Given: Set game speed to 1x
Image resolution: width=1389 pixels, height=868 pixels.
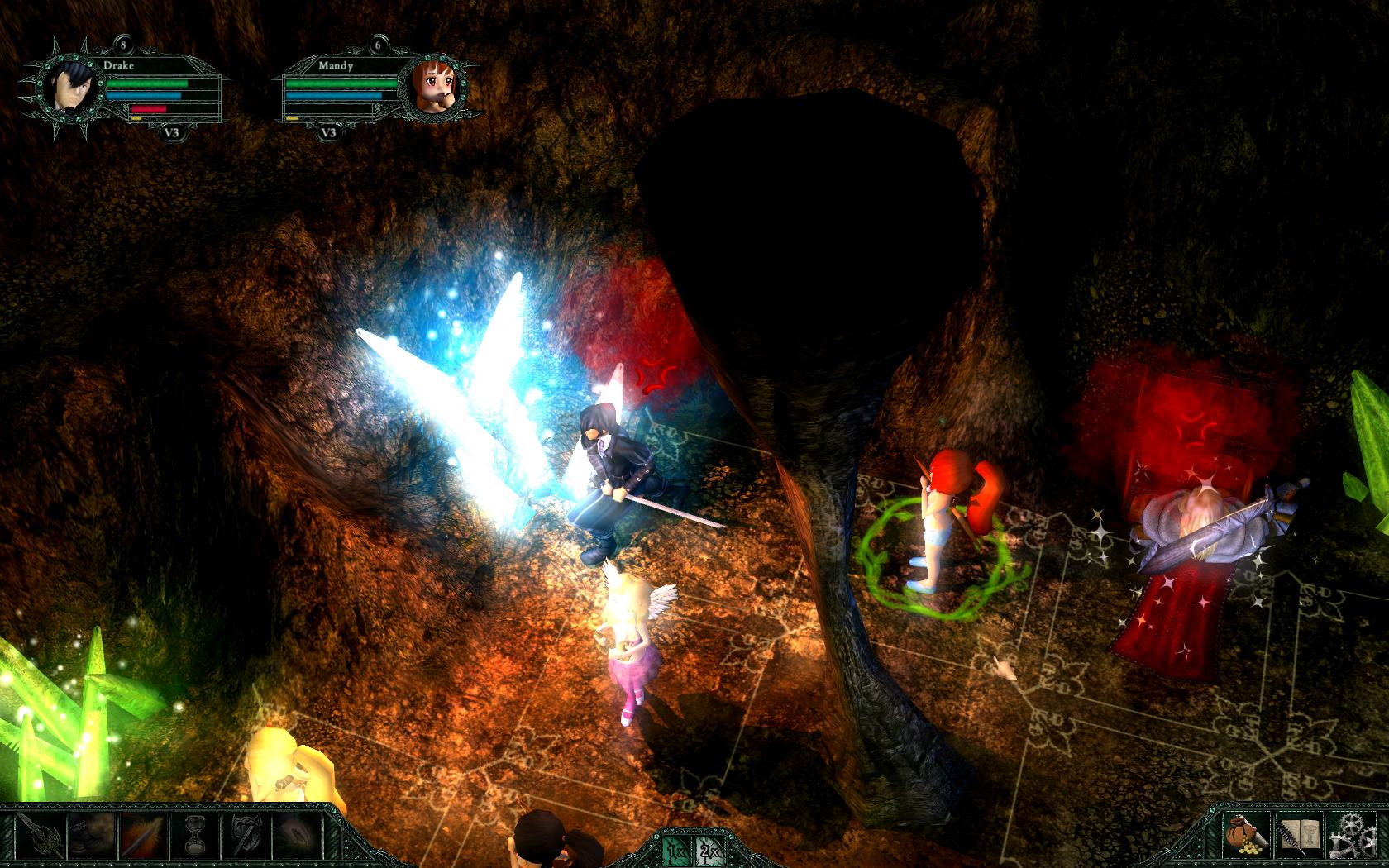Looking at the screenshot, I should 675,849.
